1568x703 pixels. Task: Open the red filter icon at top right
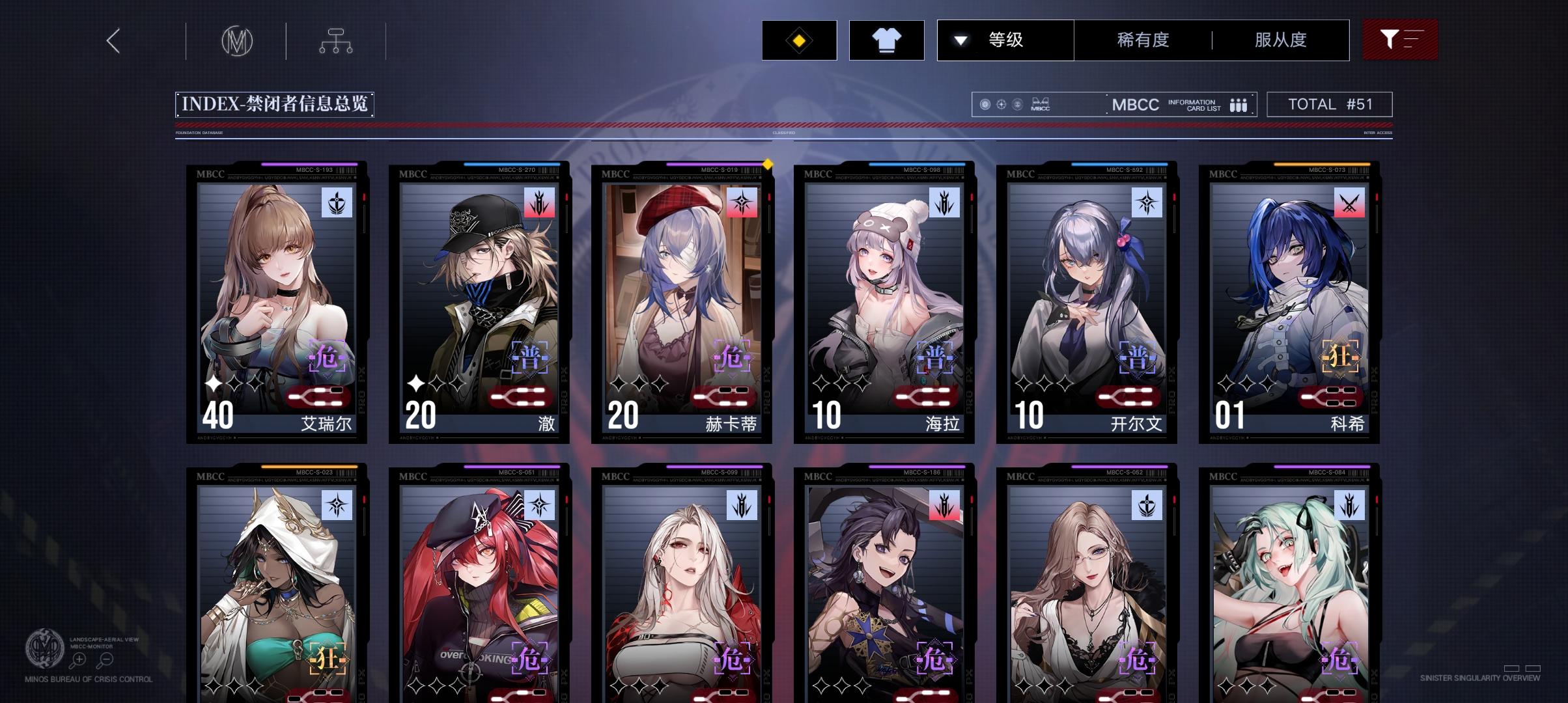pos(1400,40)
